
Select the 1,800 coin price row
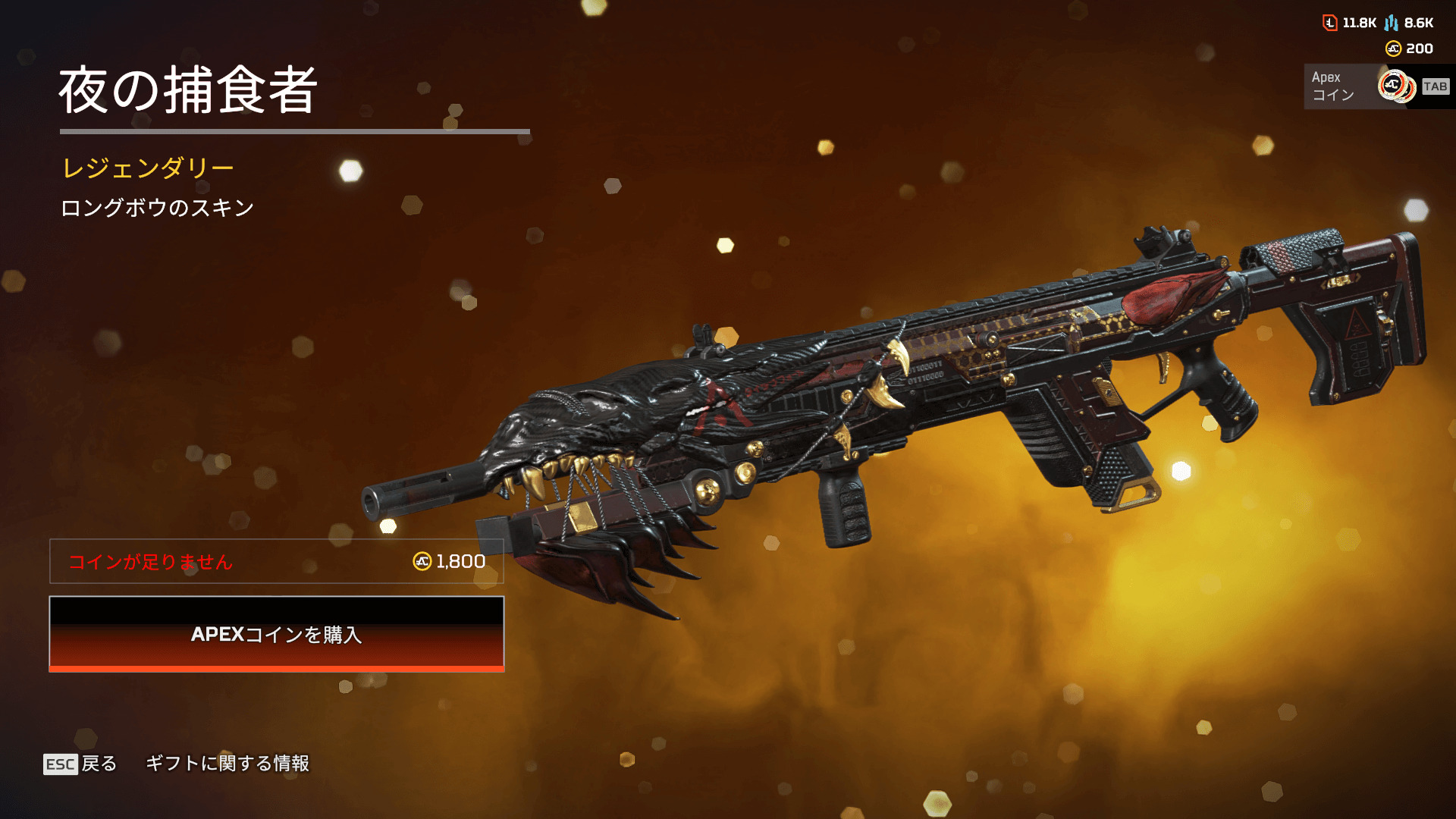[276, 561]
